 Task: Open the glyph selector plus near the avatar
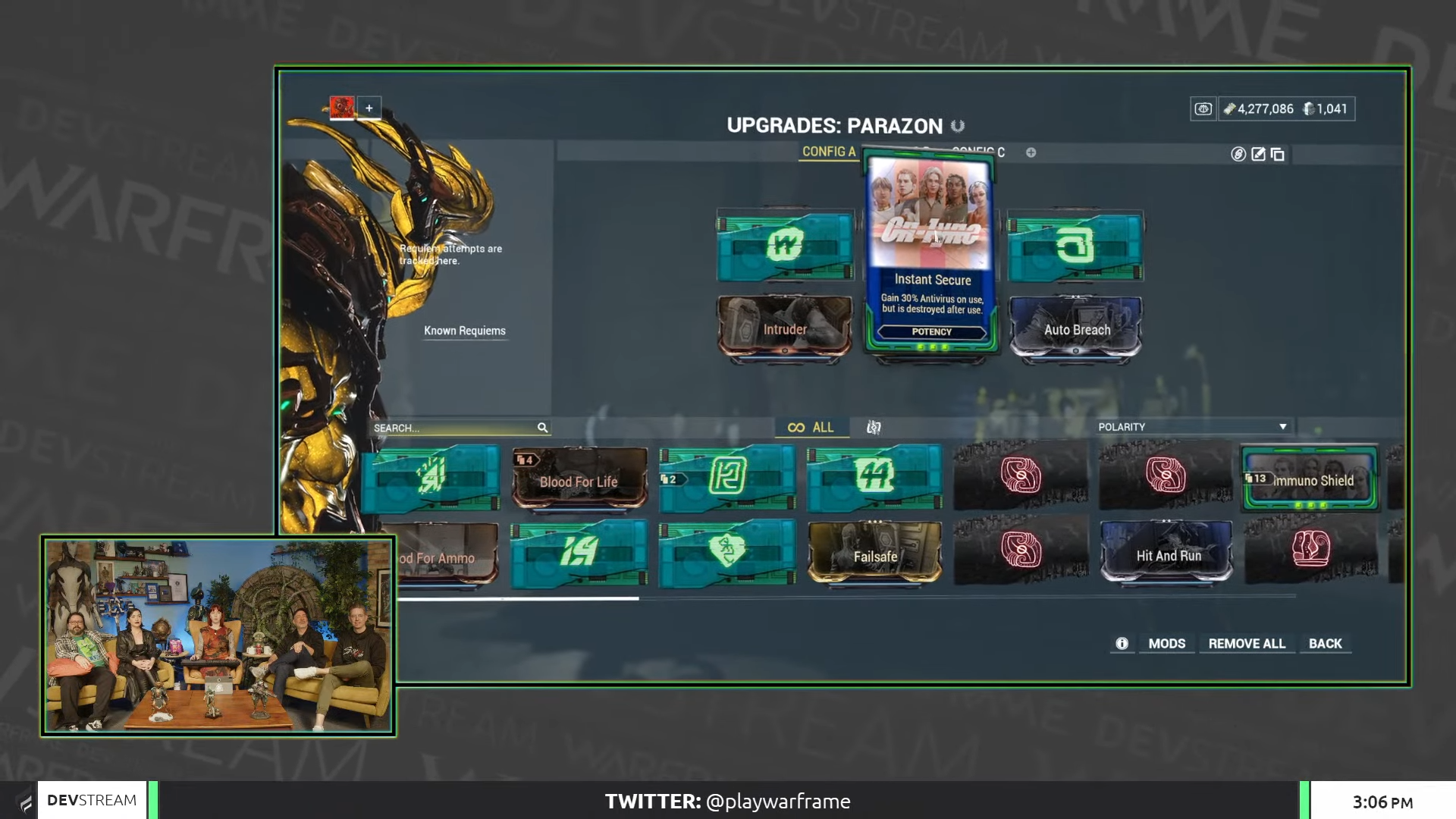369,108
